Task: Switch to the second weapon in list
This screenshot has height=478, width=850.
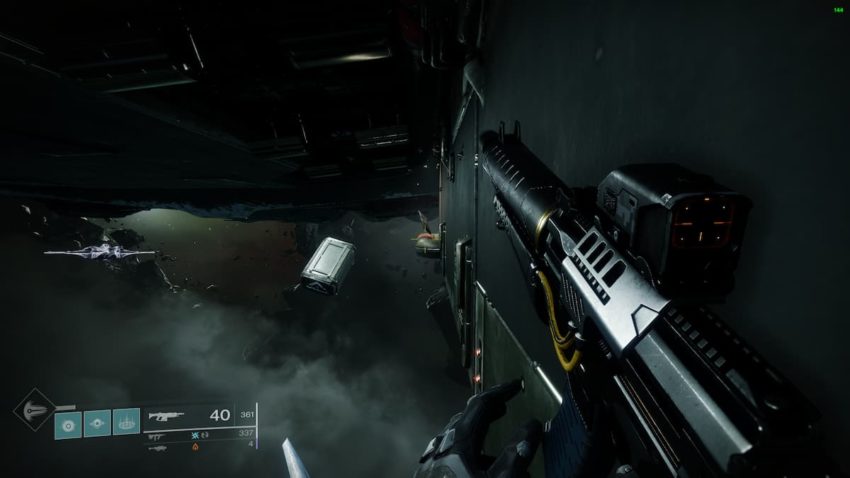Action: point(157,436)
